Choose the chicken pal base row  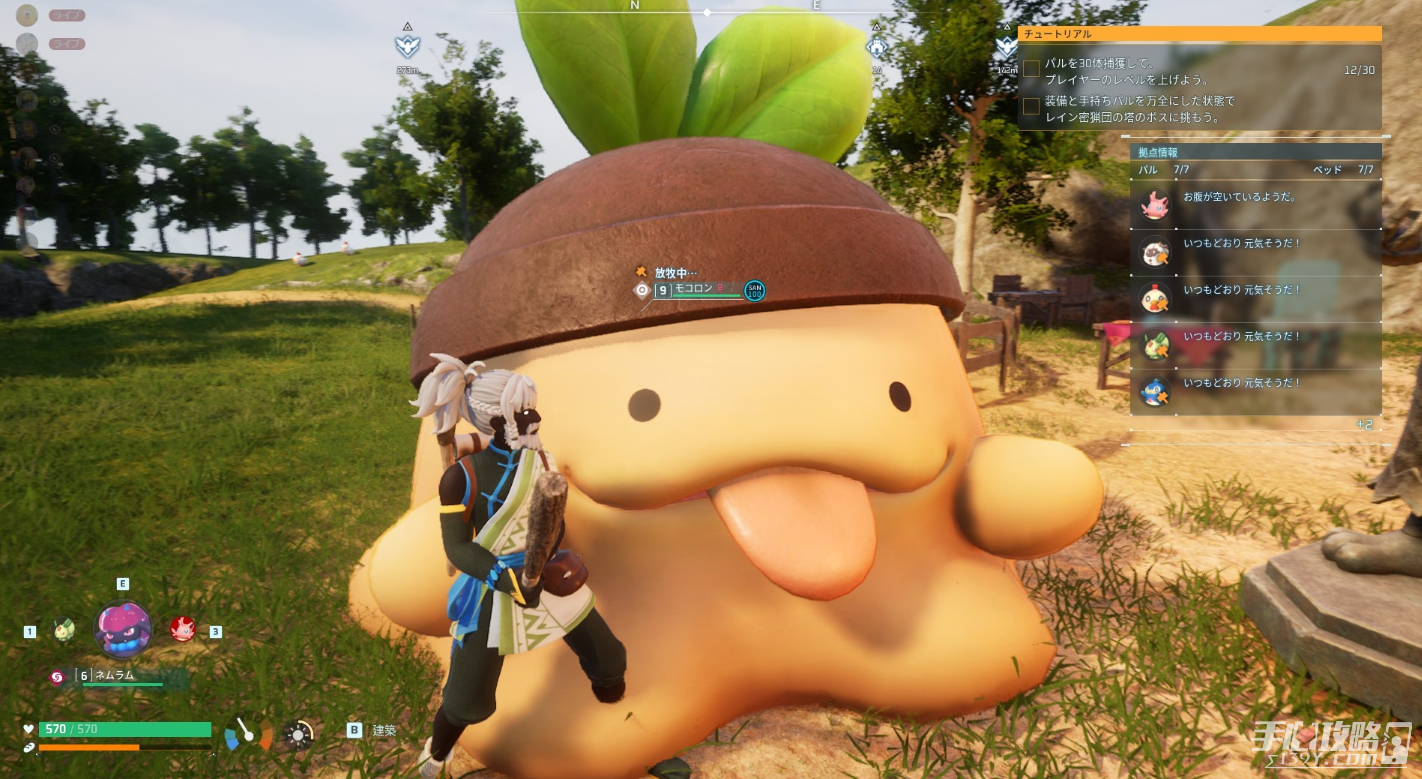[x=1255, y=298]
